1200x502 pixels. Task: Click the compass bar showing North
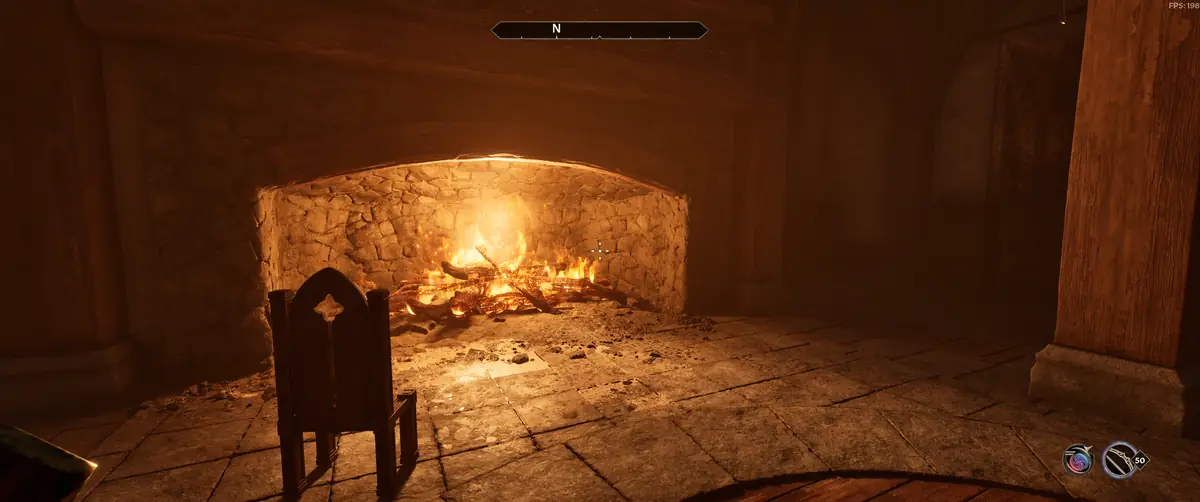(x=599, y=30)
